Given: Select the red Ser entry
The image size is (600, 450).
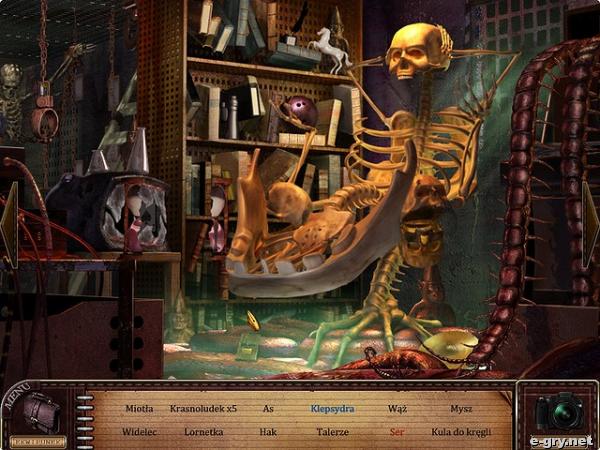Looking at the screenshot, I should pos(397,432).
